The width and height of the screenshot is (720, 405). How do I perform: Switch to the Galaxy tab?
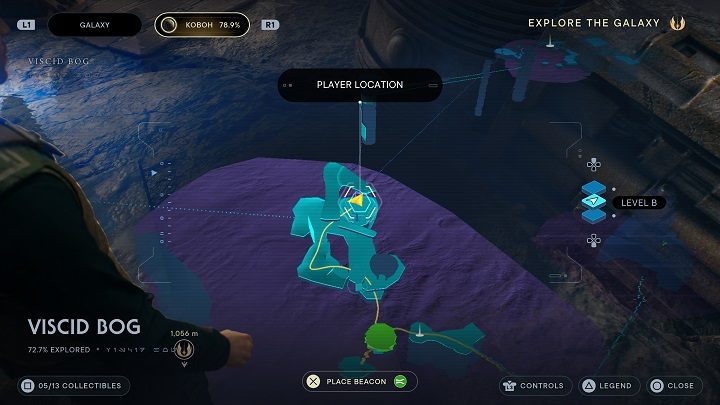click(95, 23)
